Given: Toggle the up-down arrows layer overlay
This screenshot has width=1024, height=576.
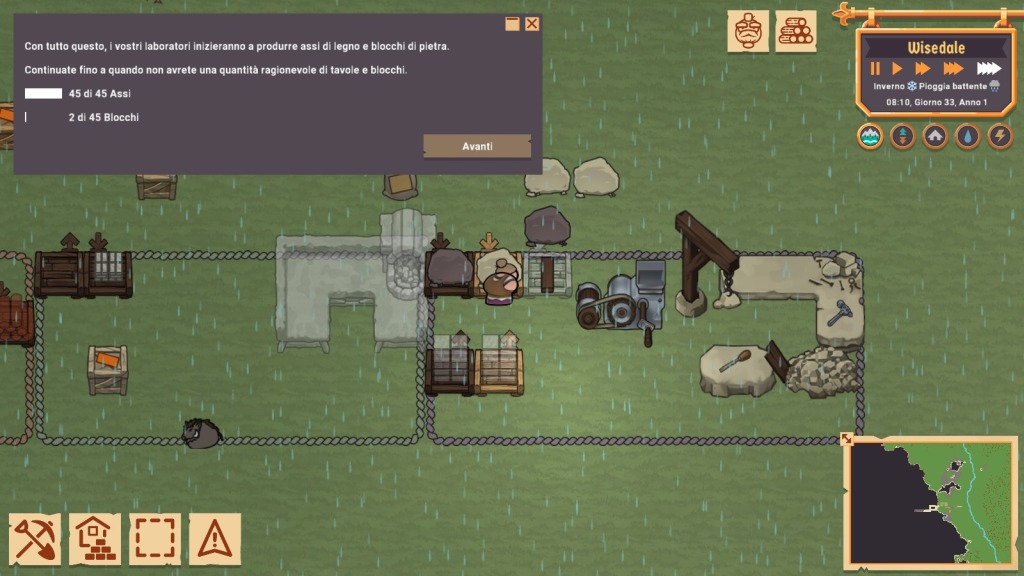Looking at the screenshot, I should click(902, 136).
